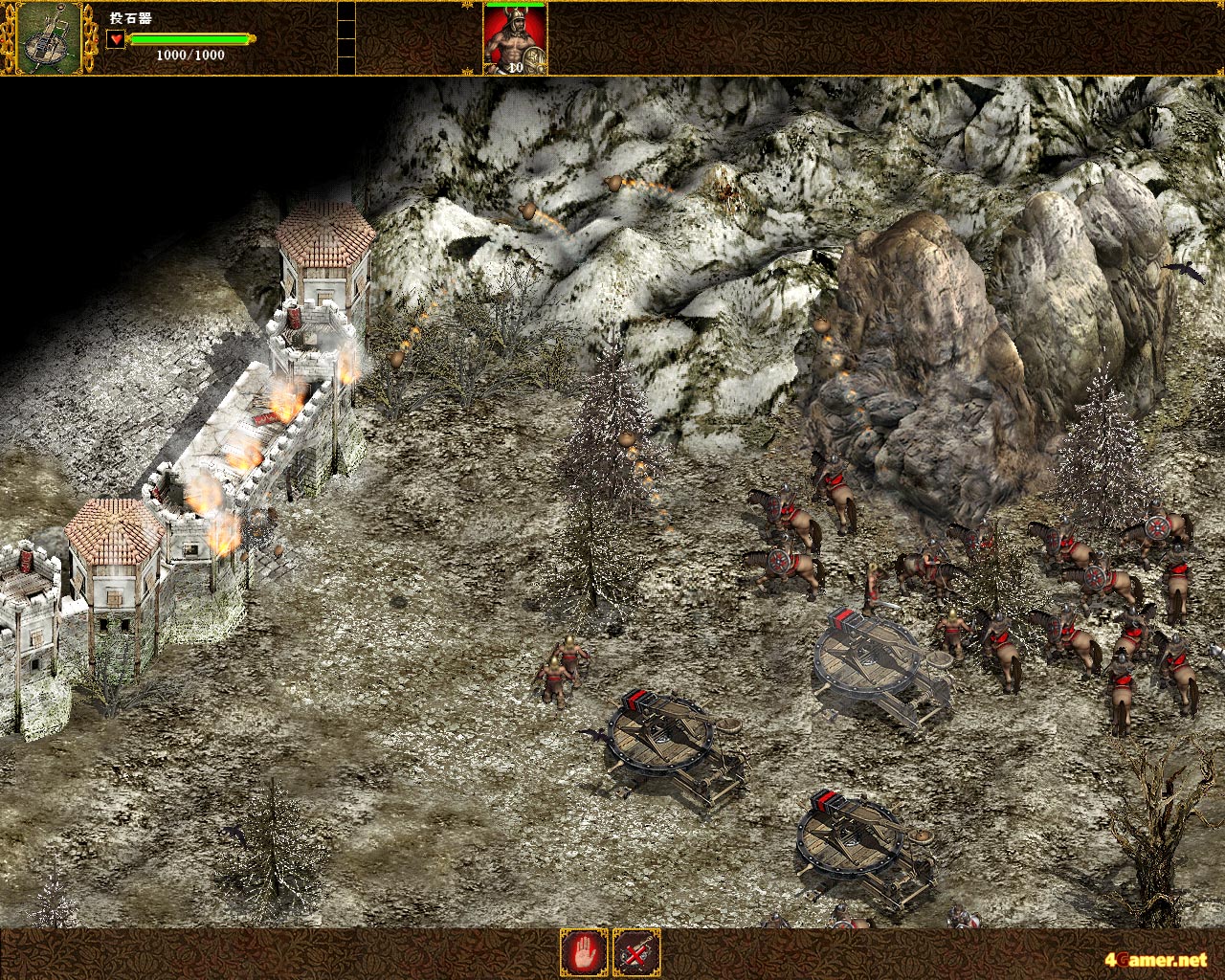Select the horned-helmet hero portrait
The width and height of the screenshot is (1225, 980).
click(515, 40)
